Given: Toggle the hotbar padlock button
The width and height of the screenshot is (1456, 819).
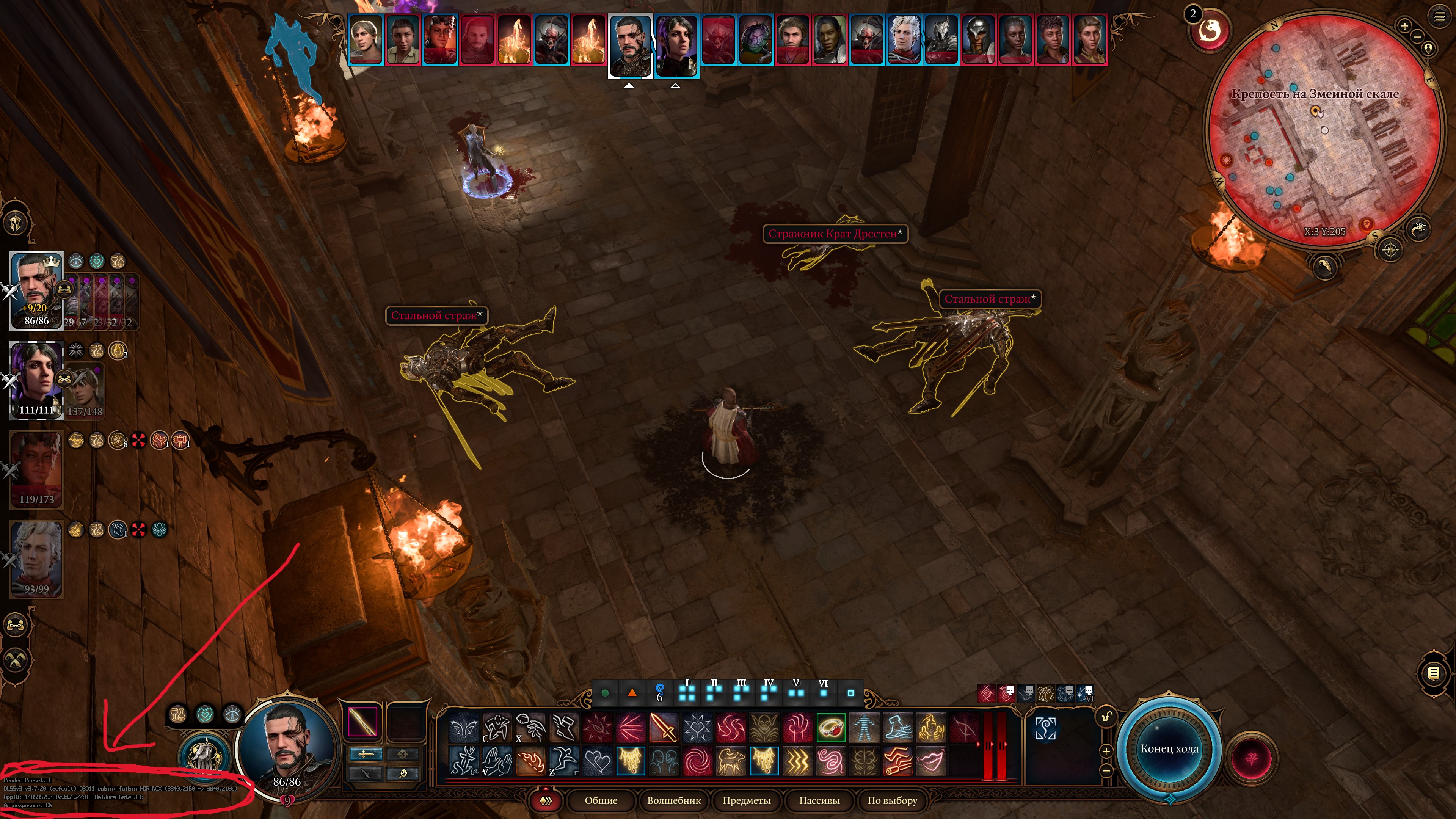Looking at the screenshot, I should coord(1106,717).
